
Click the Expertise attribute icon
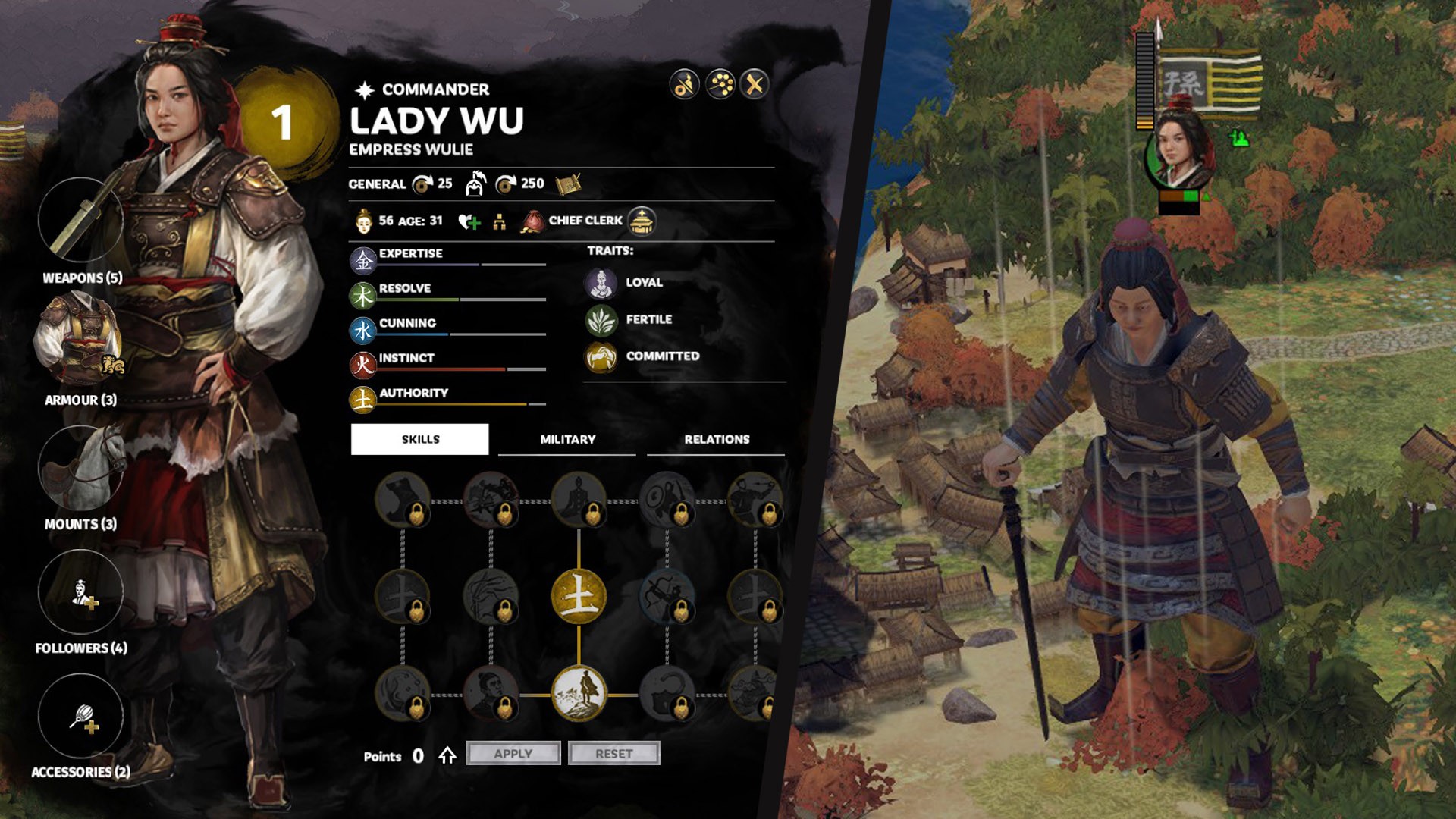coord(363,261)
